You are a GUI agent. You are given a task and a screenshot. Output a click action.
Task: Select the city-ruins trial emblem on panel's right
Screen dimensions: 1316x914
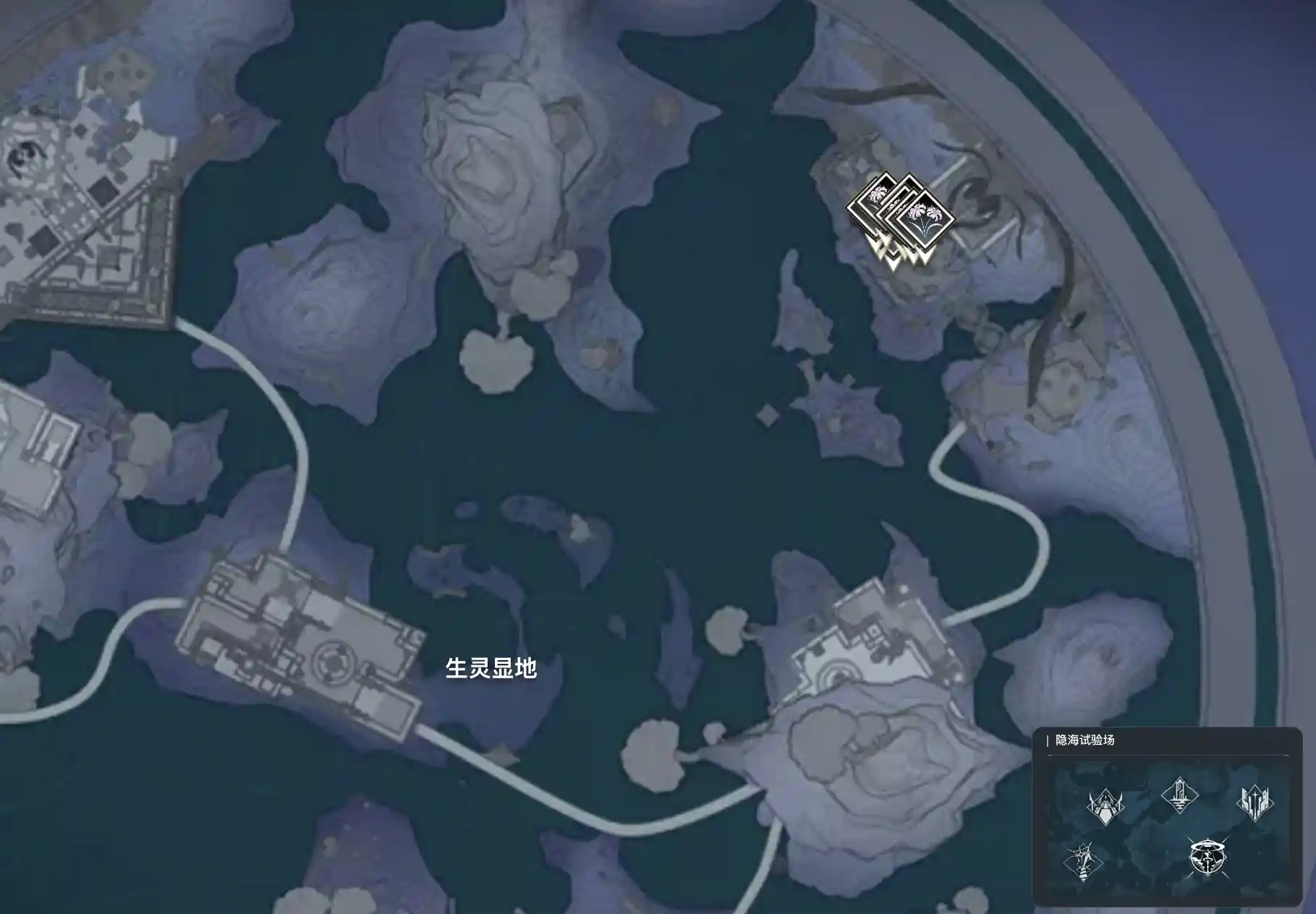[1256, 803]
